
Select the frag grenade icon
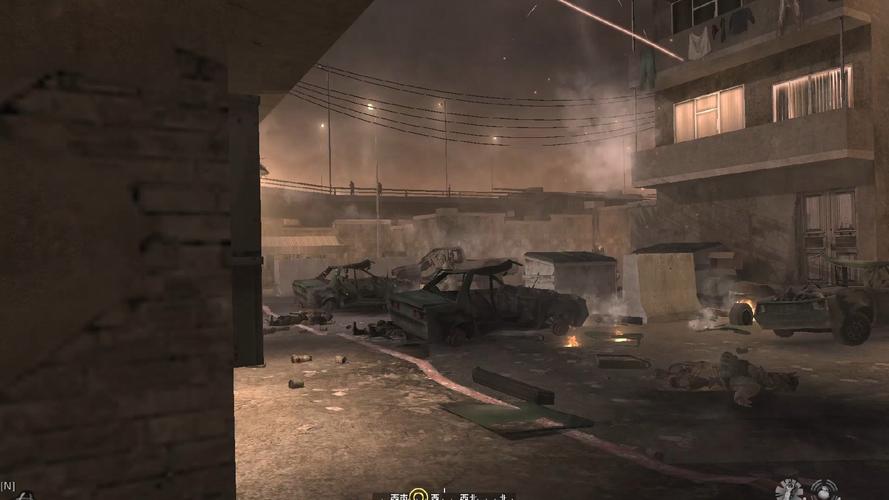click(x=789, y=491)
